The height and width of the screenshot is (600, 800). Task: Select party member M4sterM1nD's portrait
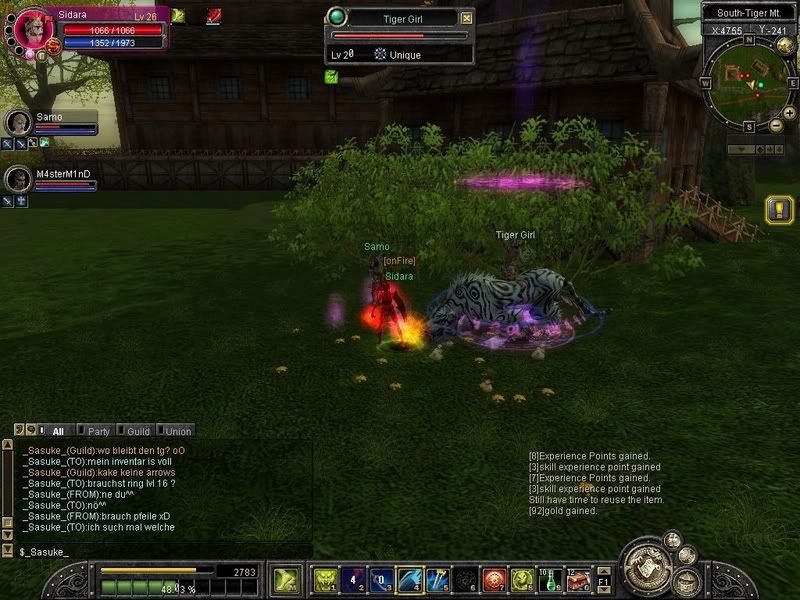[x=18, y=178]
